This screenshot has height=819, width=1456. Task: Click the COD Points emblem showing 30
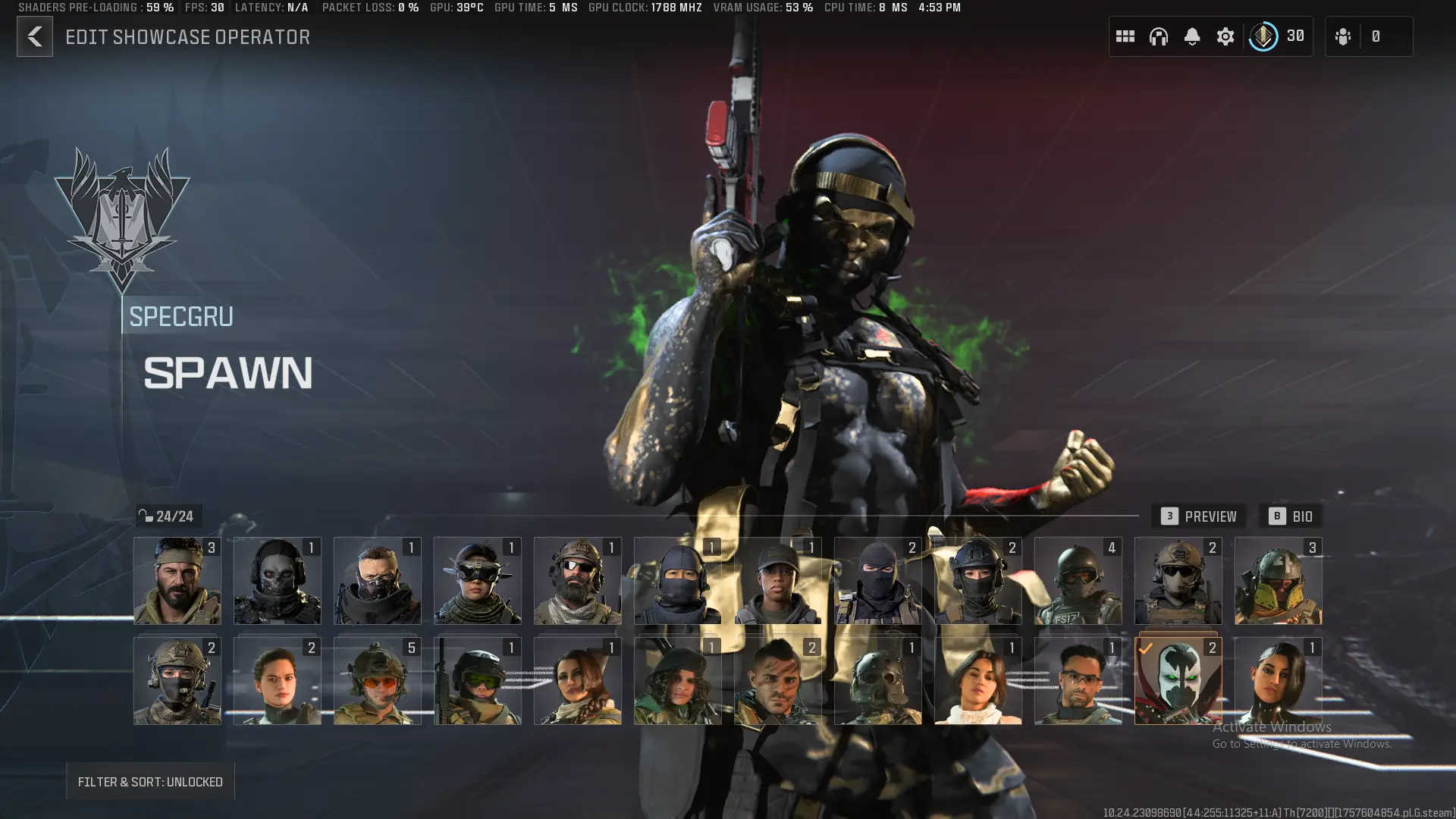tap(1263, 36)
